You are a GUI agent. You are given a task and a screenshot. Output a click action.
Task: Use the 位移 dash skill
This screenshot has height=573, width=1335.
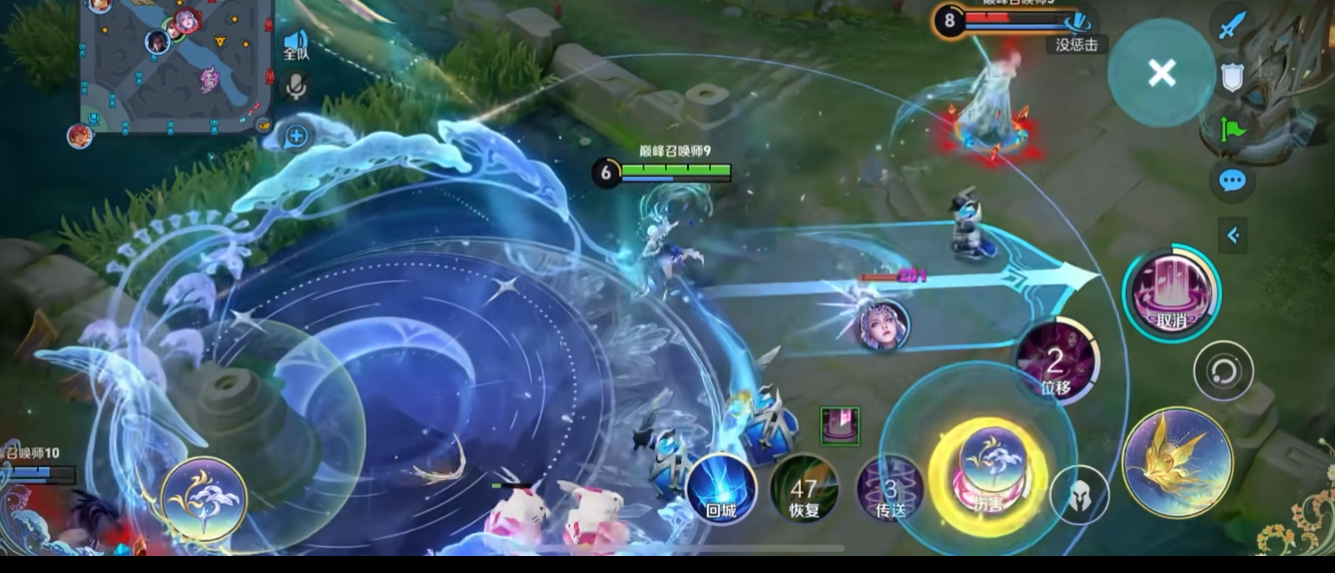click(x=1057, y=362)
